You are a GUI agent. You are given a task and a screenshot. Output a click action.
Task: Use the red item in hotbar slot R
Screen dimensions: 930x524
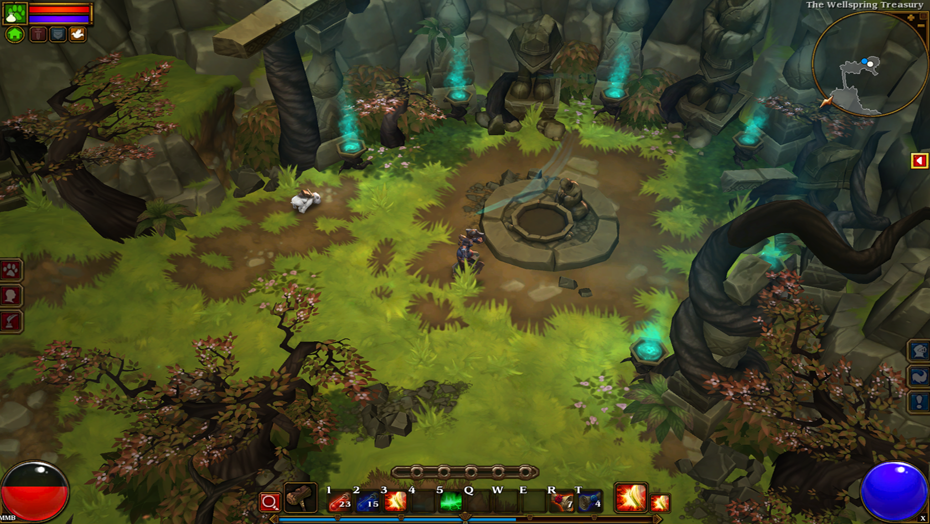(562, 500)
